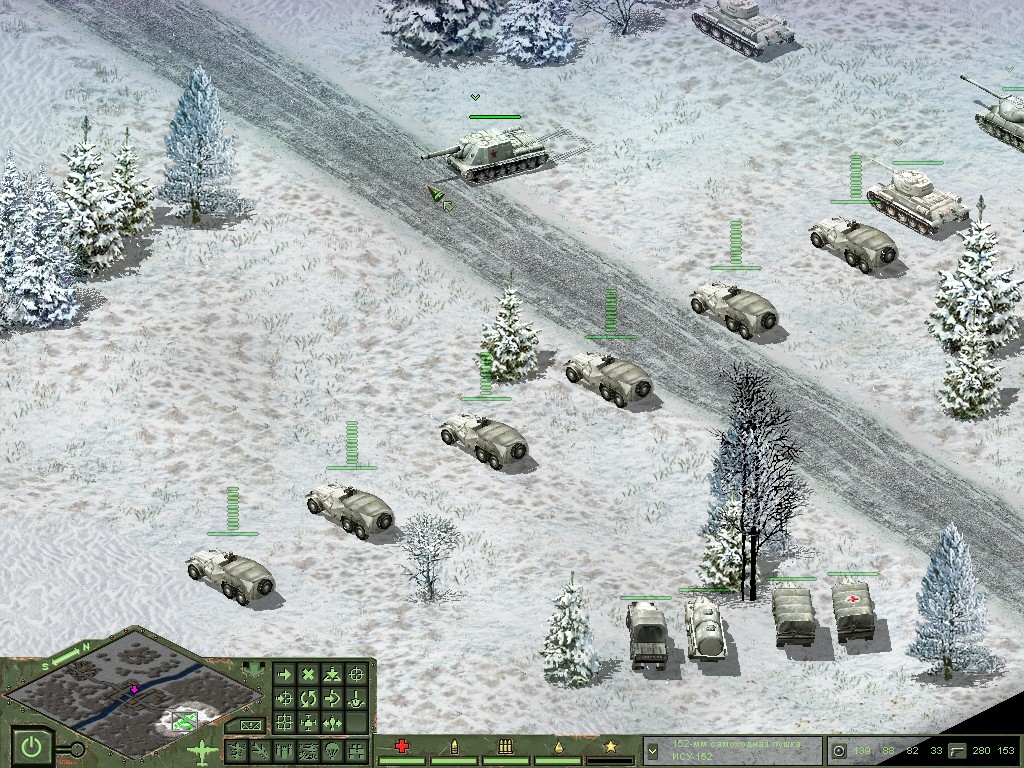Activate the spread formation command icon

(333, 722)
